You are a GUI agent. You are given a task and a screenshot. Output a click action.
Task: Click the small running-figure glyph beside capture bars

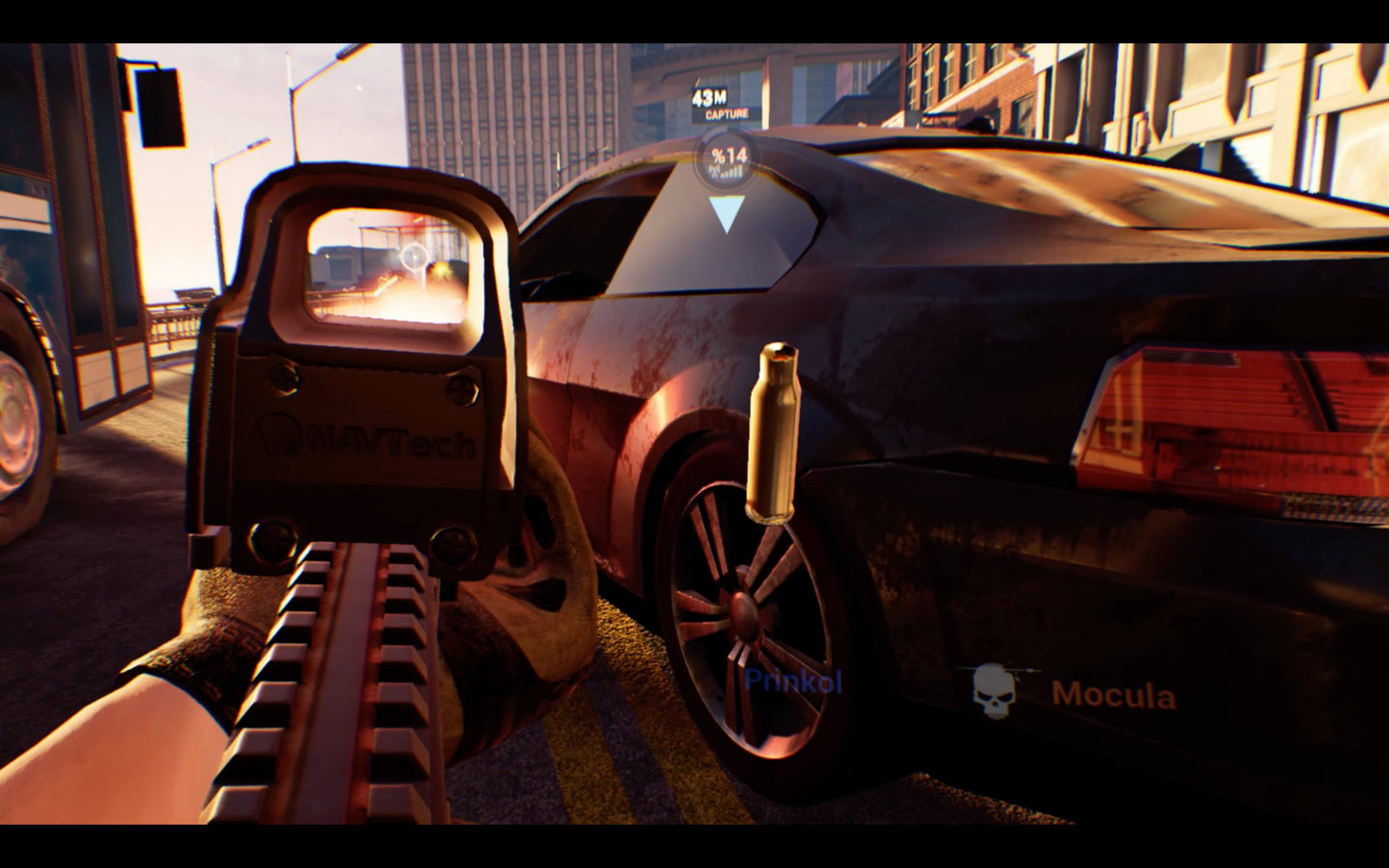point(713,170)
